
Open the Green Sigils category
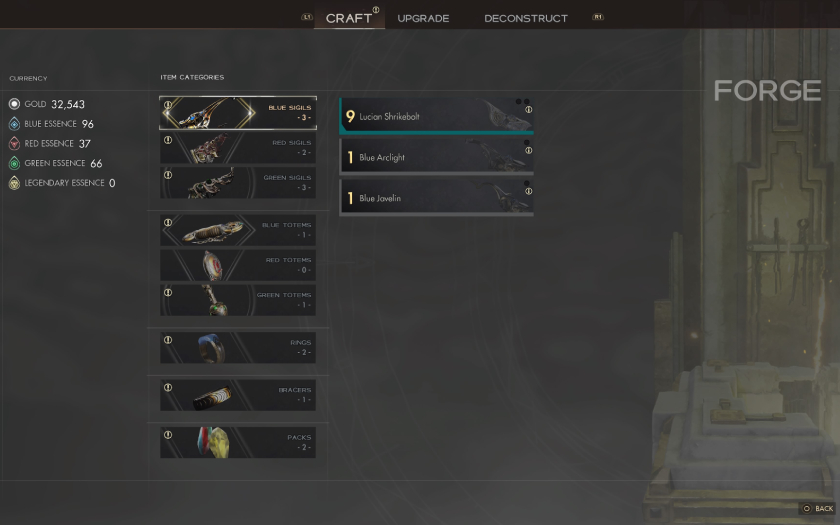point(238,183)
